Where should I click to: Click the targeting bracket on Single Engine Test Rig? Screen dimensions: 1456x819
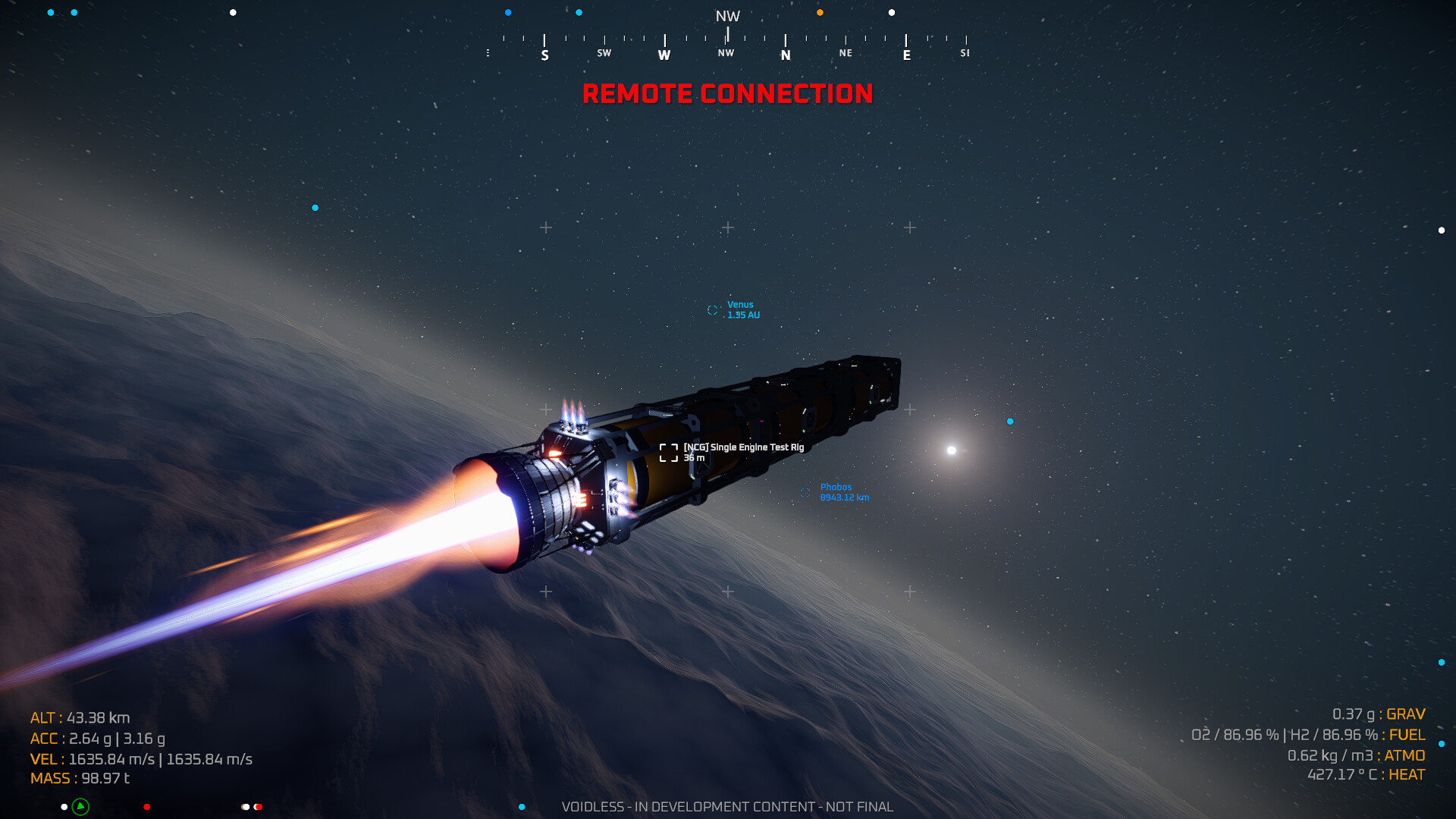(x=668, y=452)
